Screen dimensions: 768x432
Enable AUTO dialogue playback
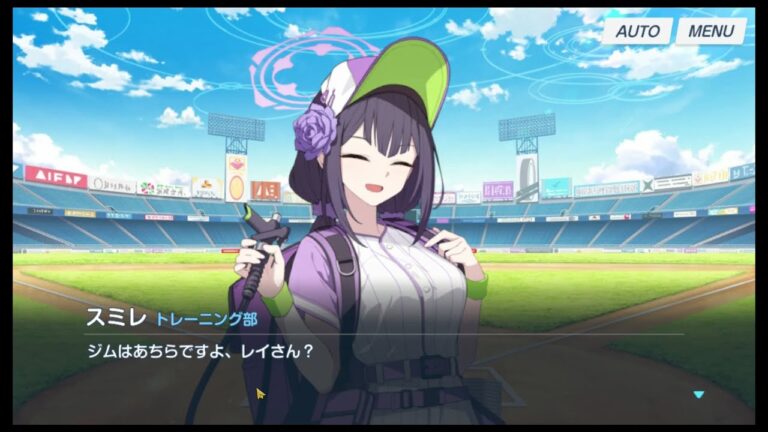coord(636,31)
